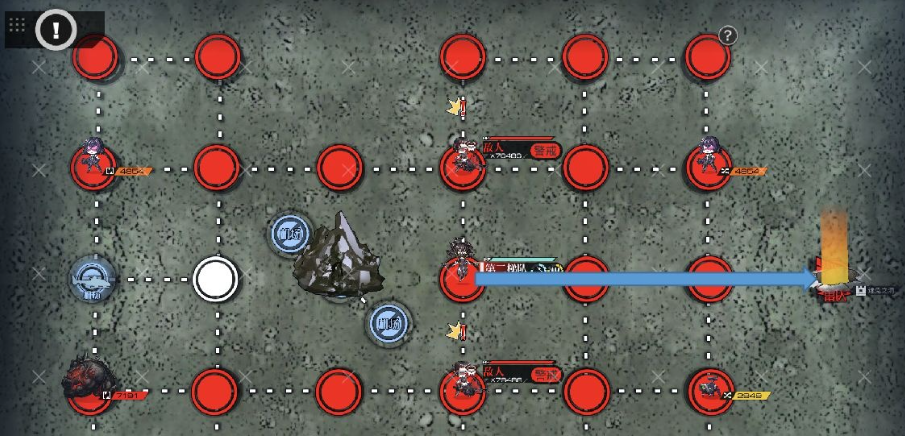Select the white neutral node
Screen dimensions: 905x436
[x=215, y=279]
